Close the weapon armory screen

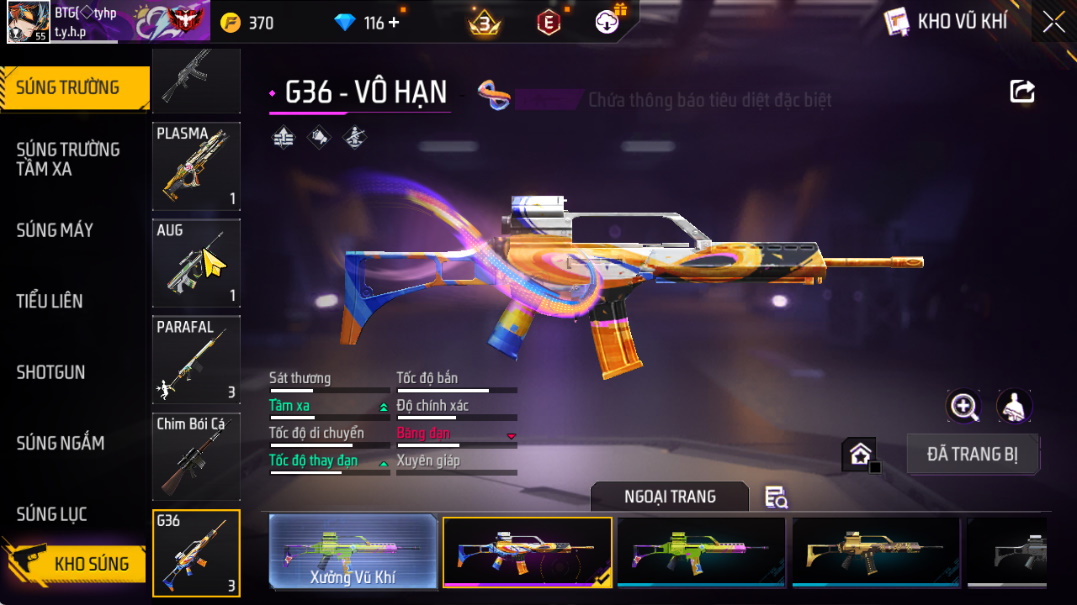click(x=1053, y=22)
